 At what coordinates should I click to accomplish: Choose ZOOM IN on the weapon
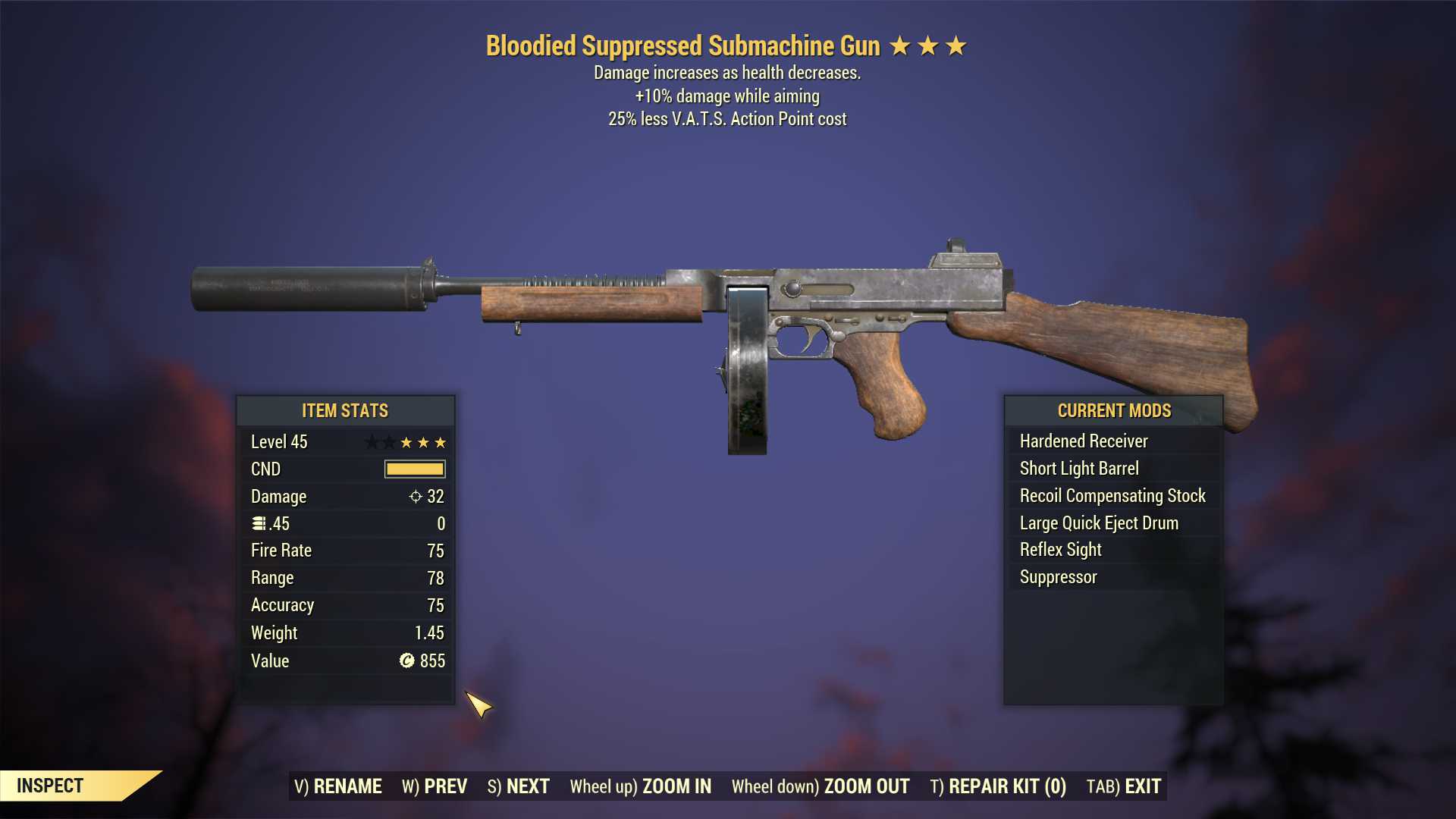pos(641,786)
